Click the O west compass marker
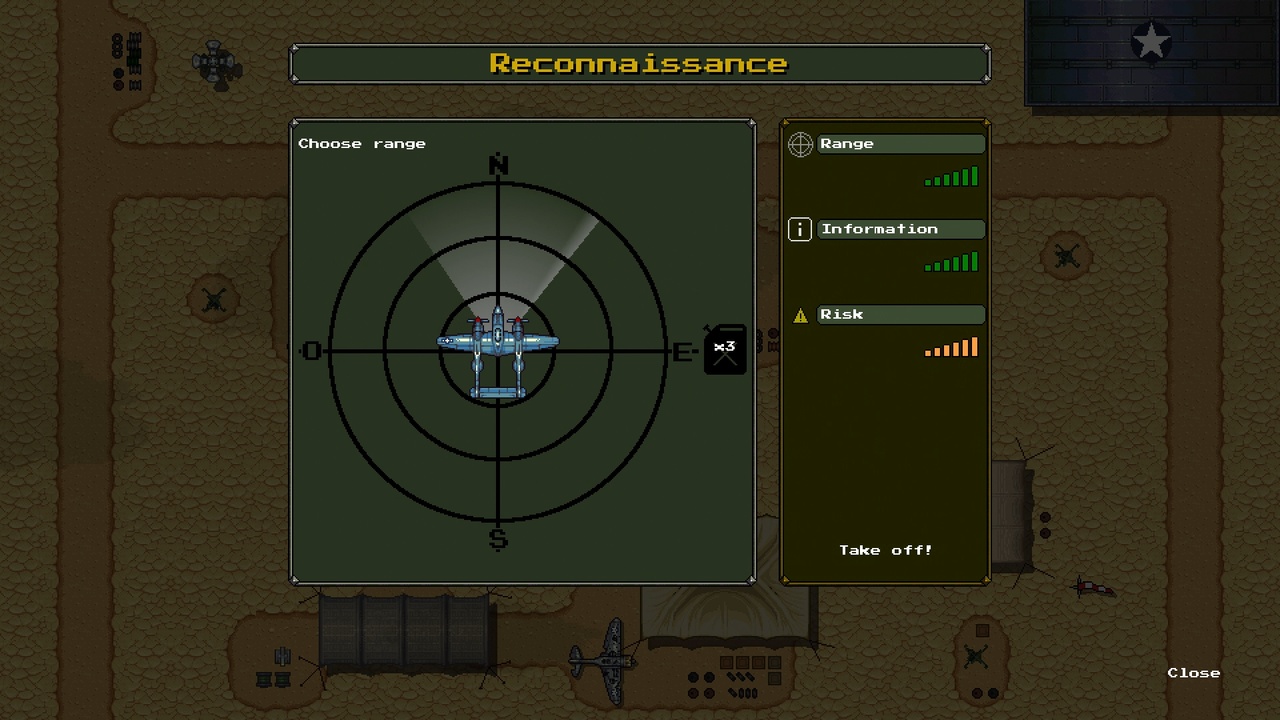Image resolution: width=1280 pixels, height=720 pixels. tap(311, 351)
